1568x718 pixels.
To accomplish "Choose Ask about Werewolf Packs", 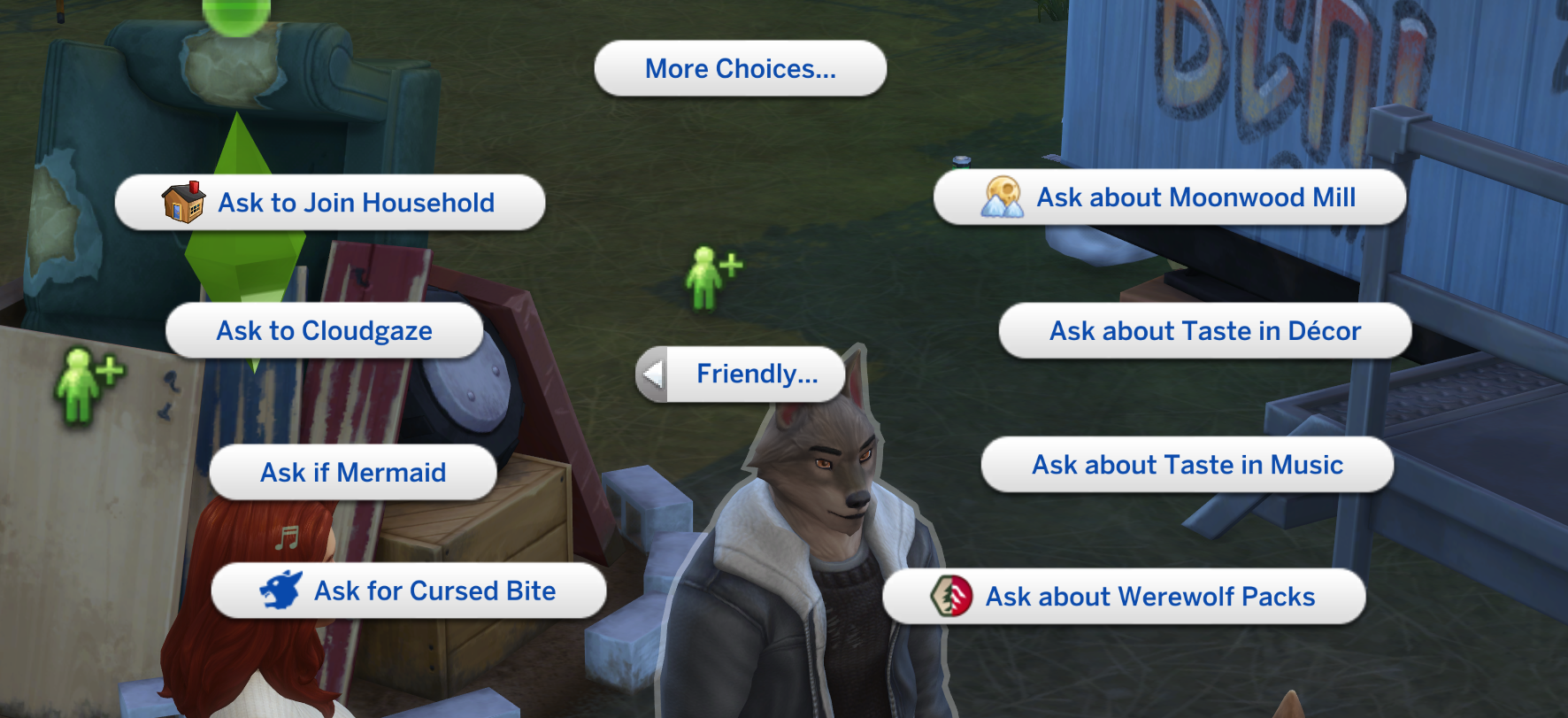I will click(1150, 597).
